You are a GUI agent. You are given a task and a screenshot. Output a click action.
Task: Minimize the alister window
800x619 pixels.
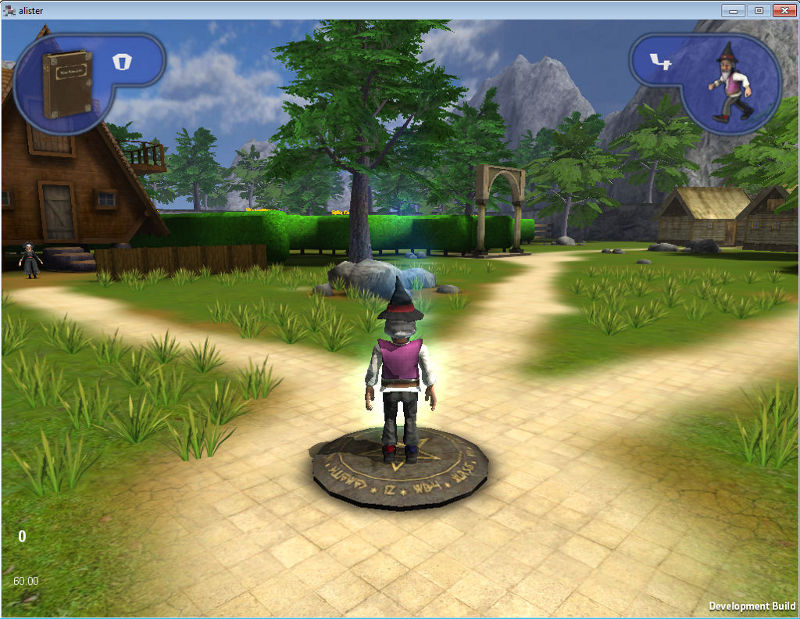click(735, 9)
